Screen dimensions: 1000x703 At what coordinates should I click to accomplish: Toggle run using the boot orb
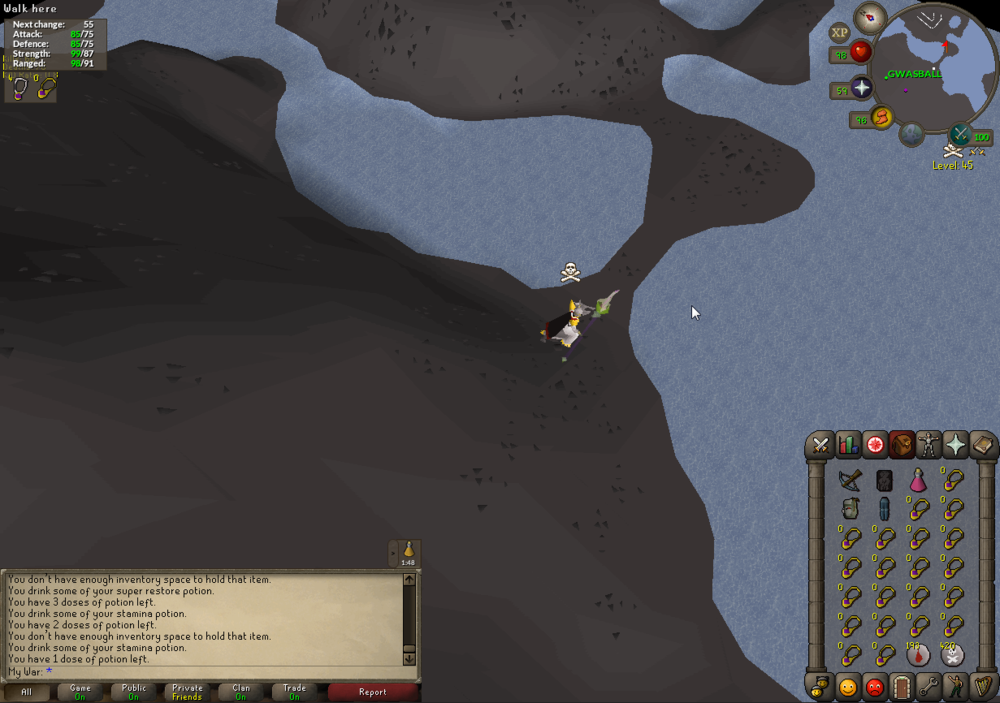pos(882,118)
